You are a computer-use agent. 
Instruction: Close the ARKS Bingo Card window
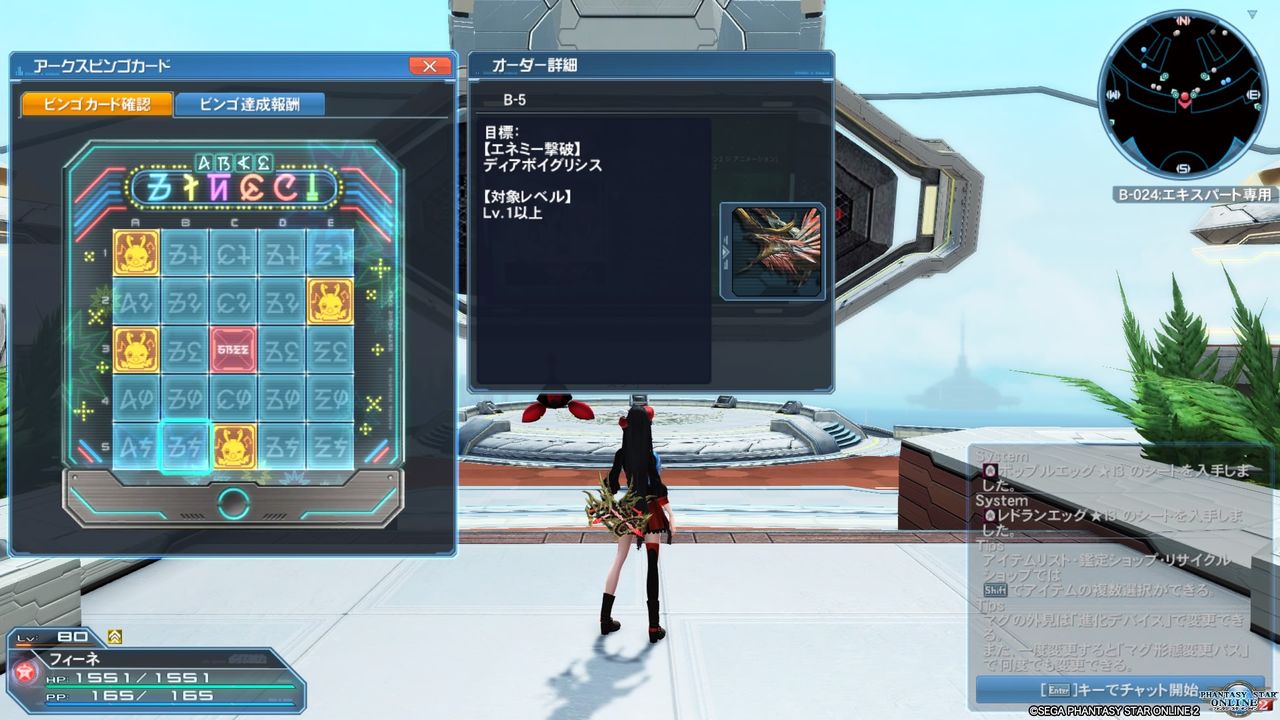431,66
